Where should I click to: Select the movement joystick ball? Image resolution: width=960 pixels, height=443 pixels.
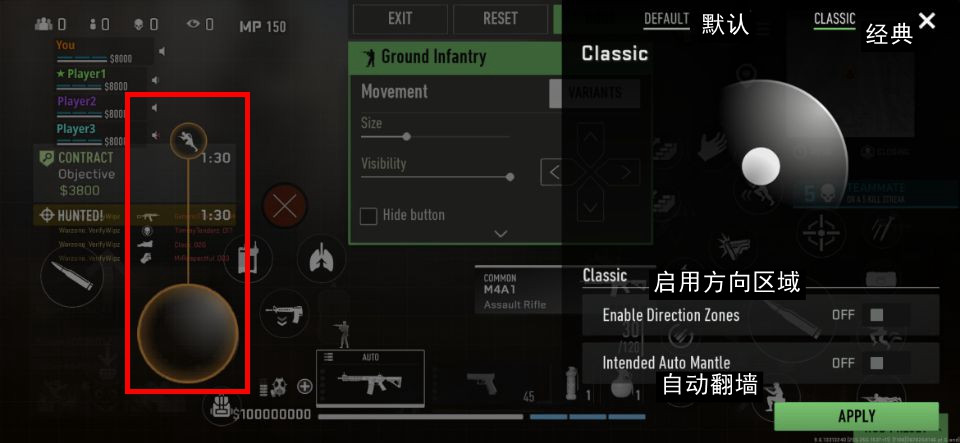click(x=187, y=331)
